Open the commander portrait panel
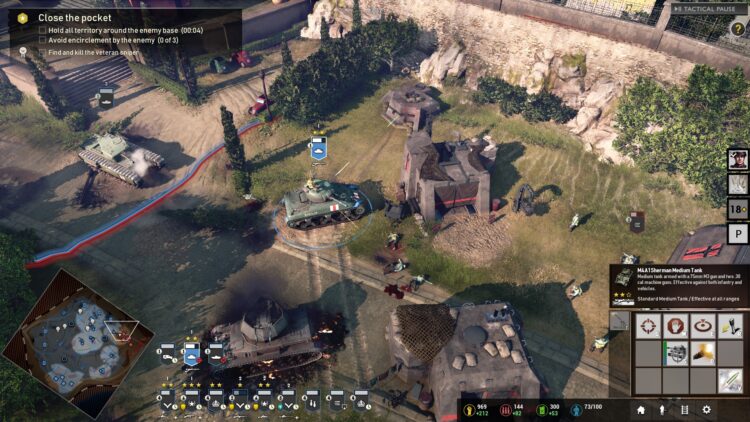Viewport: 750px width, 422px height. pos(737,160)
